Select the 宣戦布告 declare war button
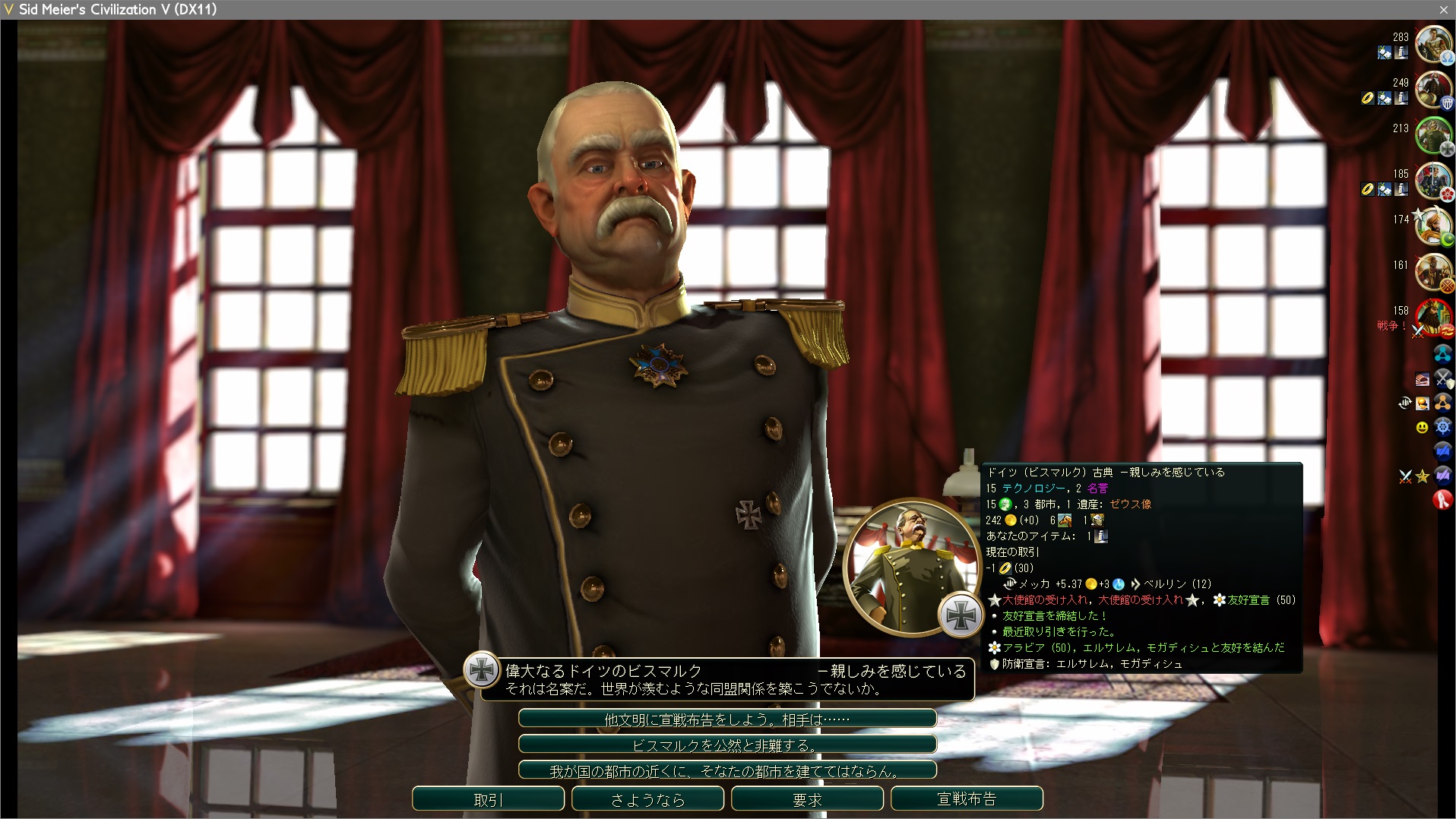Viewport: 1456px width, 819px height. point(967,799)
